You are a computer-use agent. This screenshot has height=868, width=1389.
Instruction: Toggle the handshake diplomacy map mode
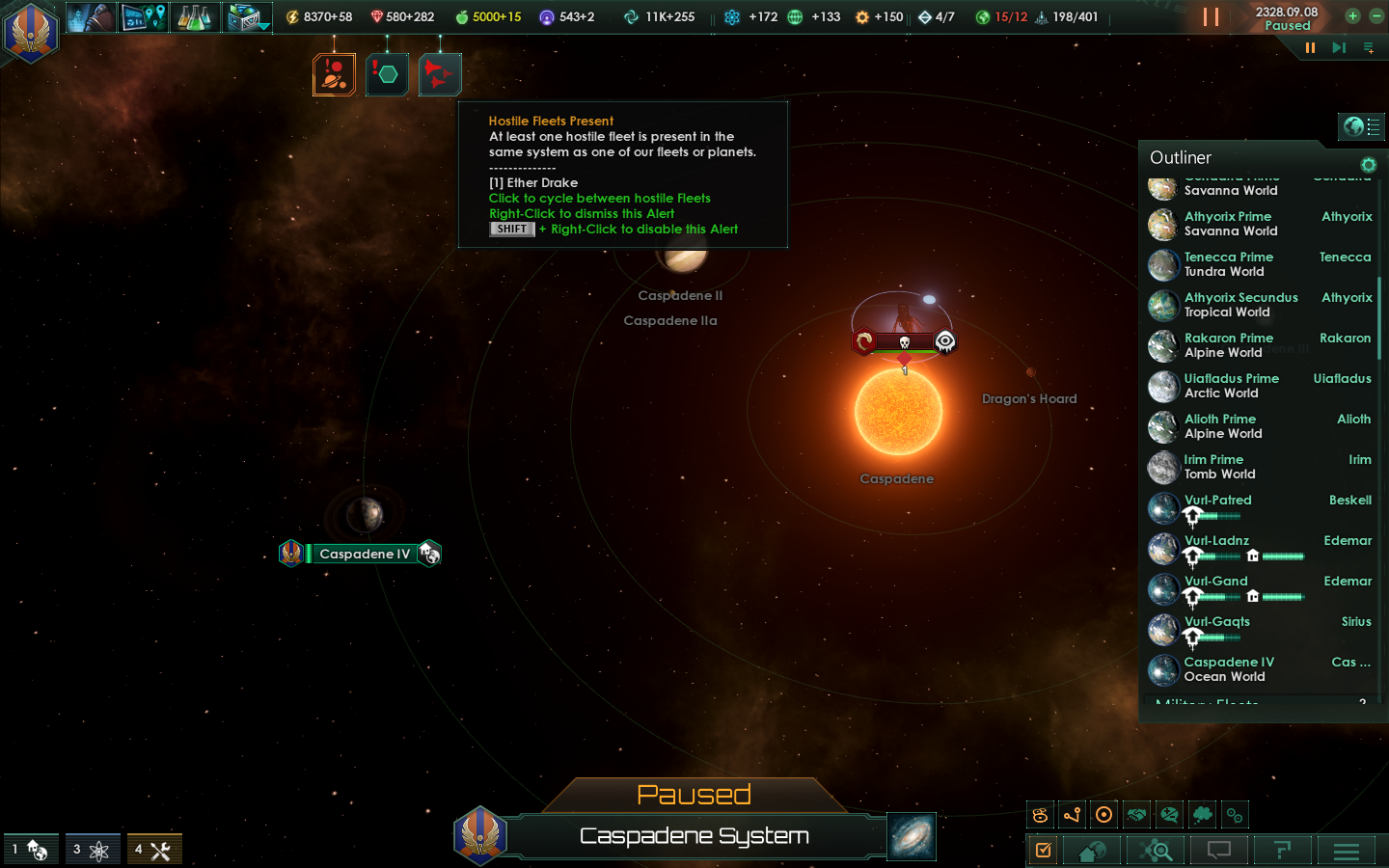(x=1136, y=815)
